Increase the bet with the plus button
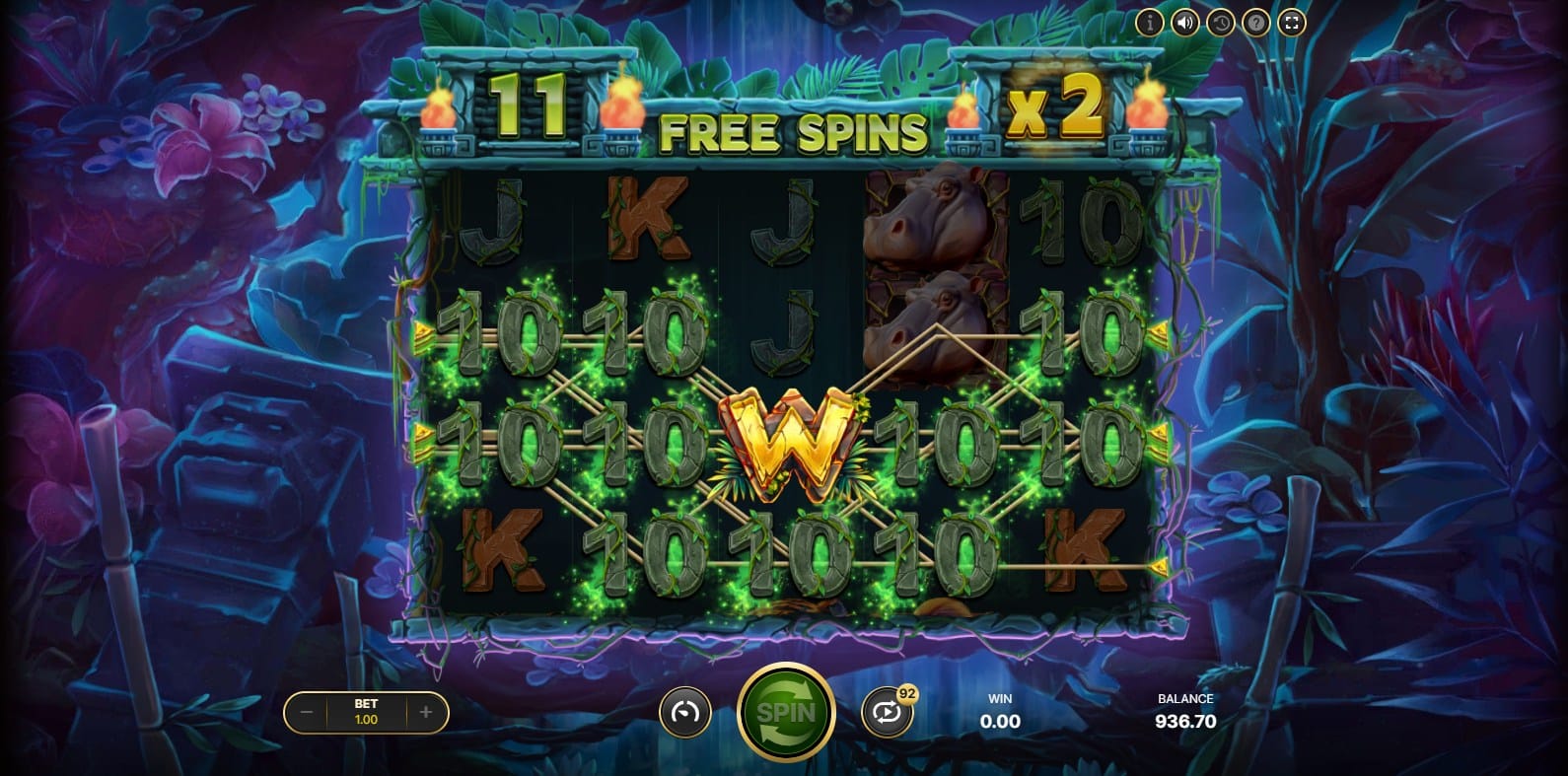The width and height of the screenshot is (1568, 776). [426, 712]
